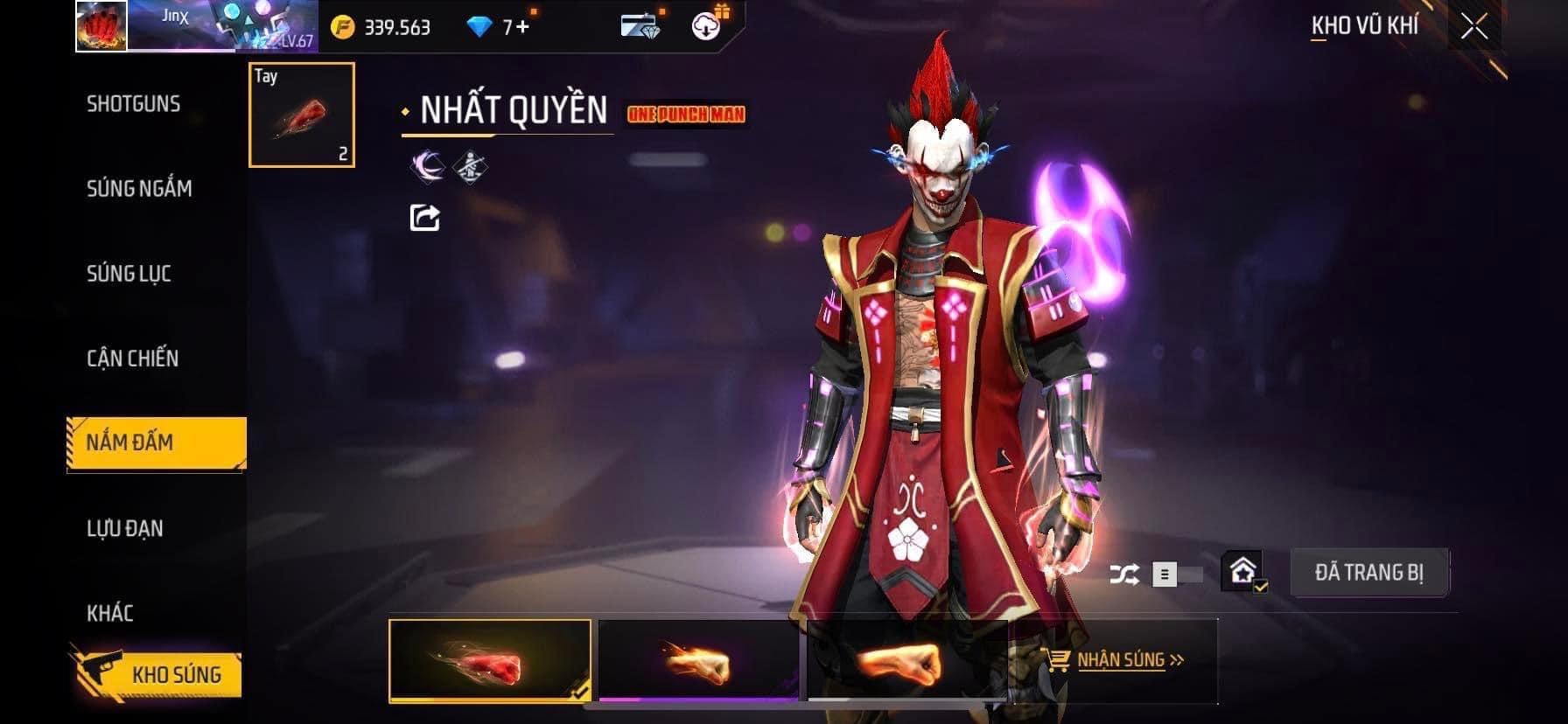Close the Kho Vũ Khí screen
1568x724 pixels.
1473,26
